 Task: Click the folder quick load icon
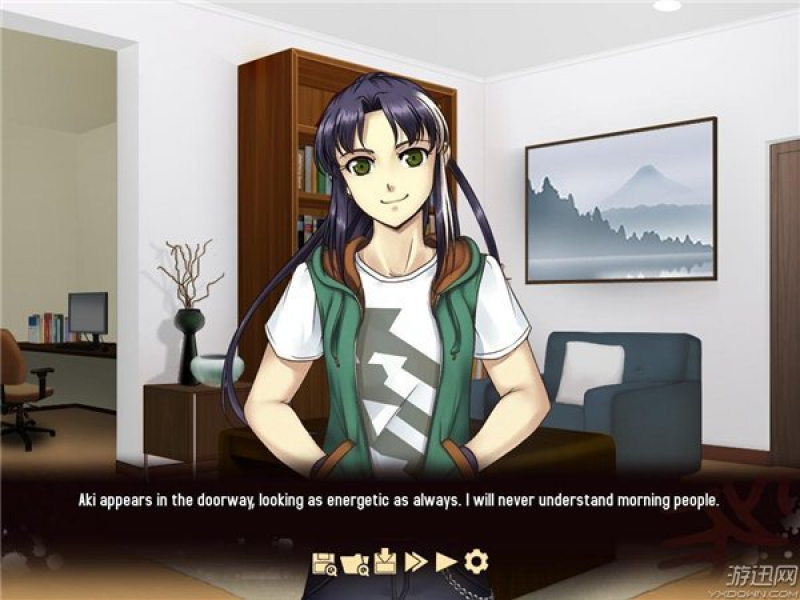354,562
